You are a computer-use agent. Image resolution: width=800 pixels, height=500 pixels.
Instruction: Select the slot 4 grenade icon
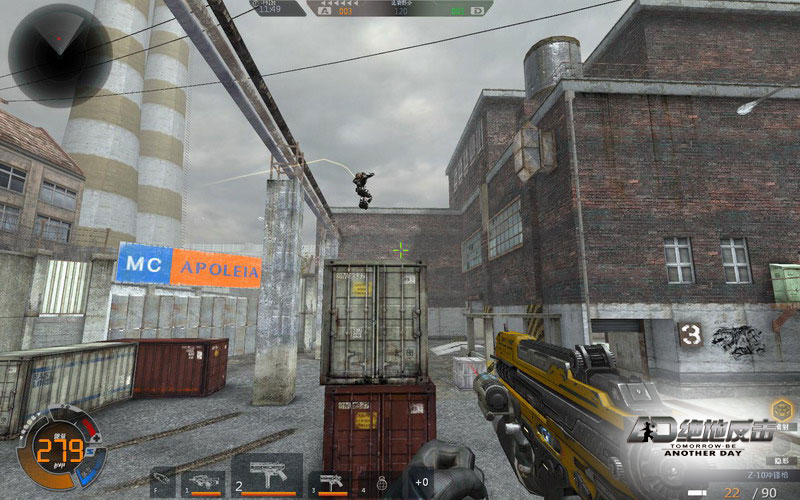[381, 483]
